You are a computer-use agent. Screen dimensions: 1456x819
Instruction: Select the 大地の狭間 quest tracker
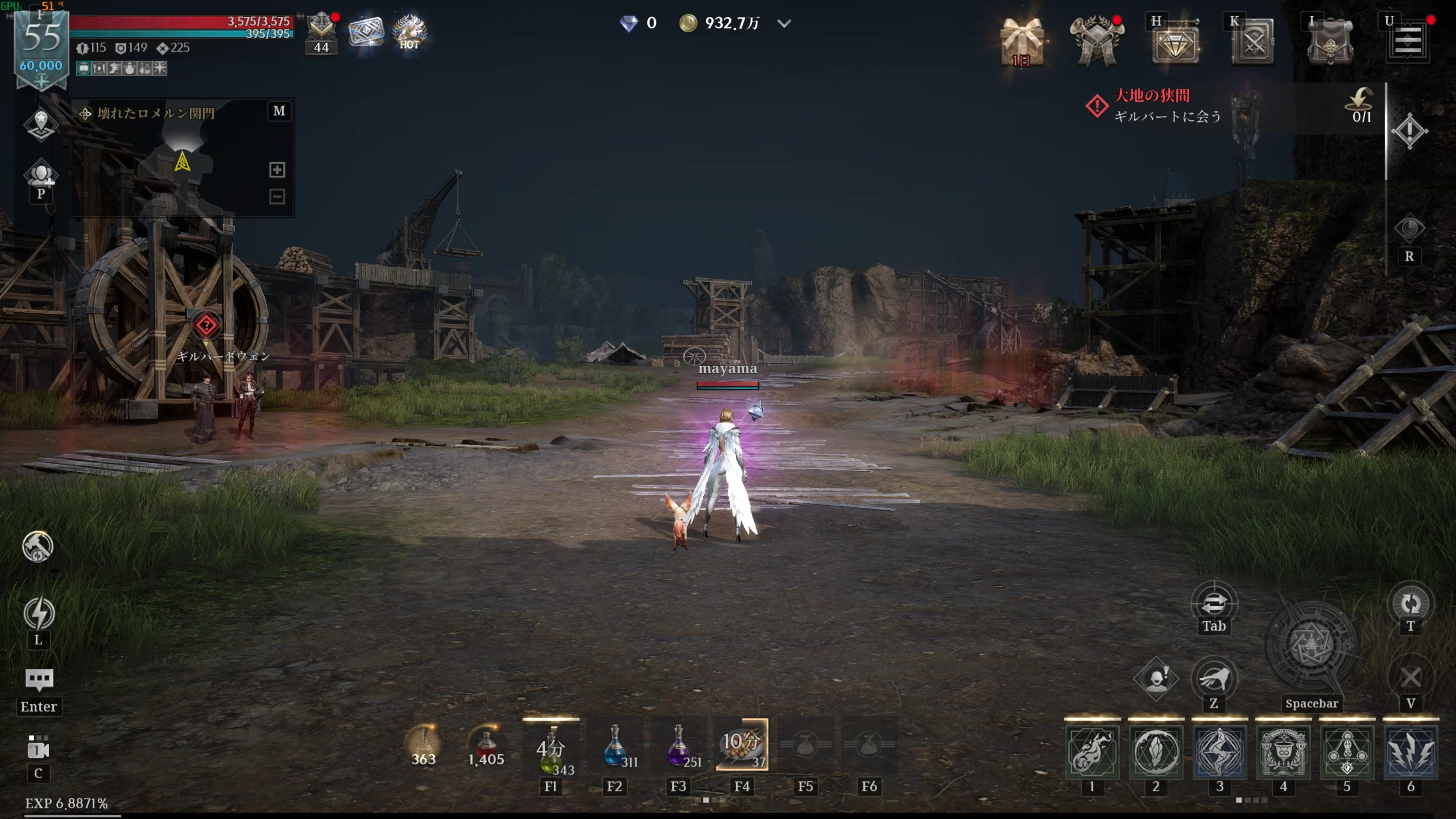coord(1166,106)
